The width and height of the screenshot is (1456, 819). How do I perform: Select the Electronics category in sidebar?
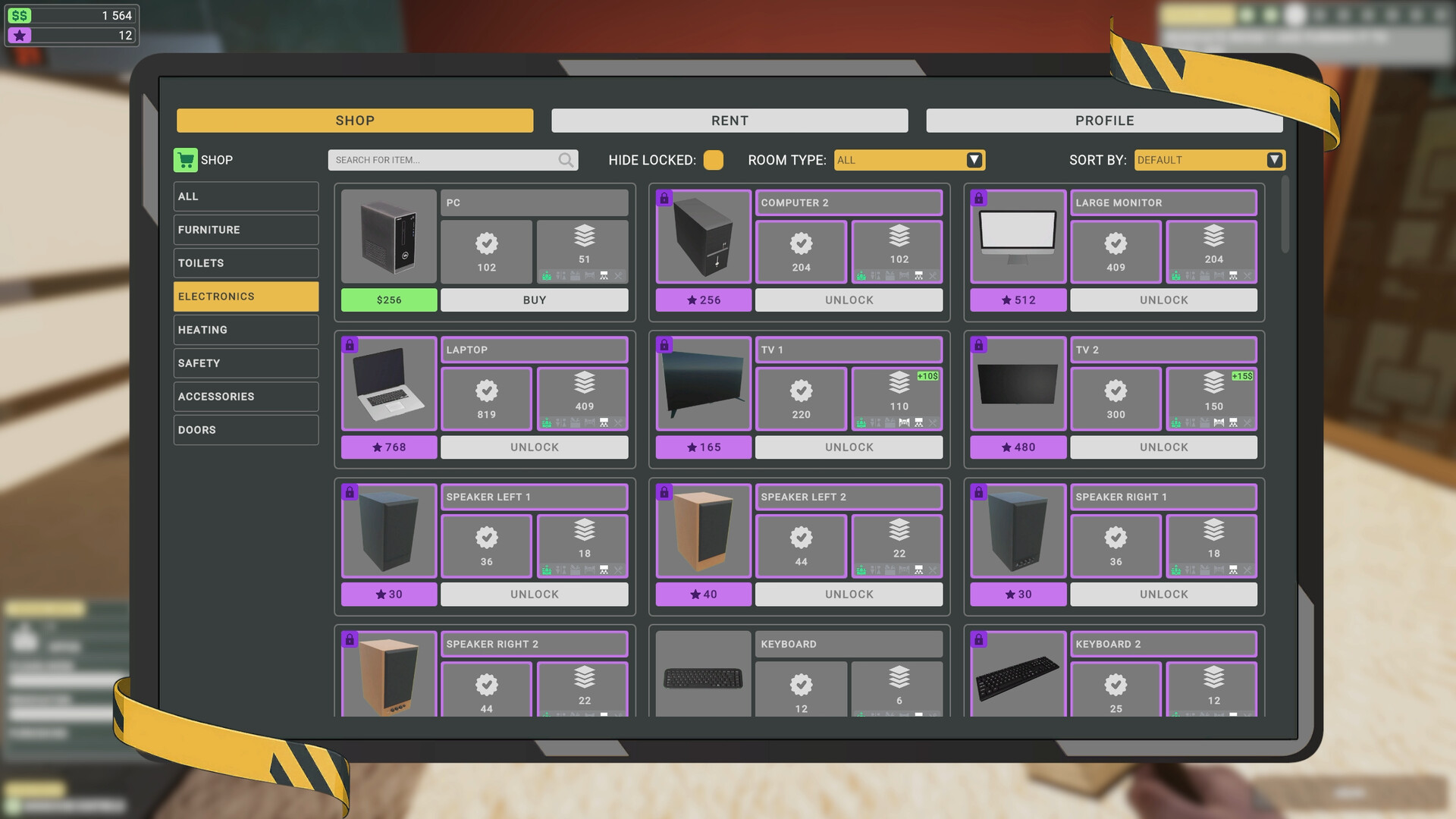point(246,296)
